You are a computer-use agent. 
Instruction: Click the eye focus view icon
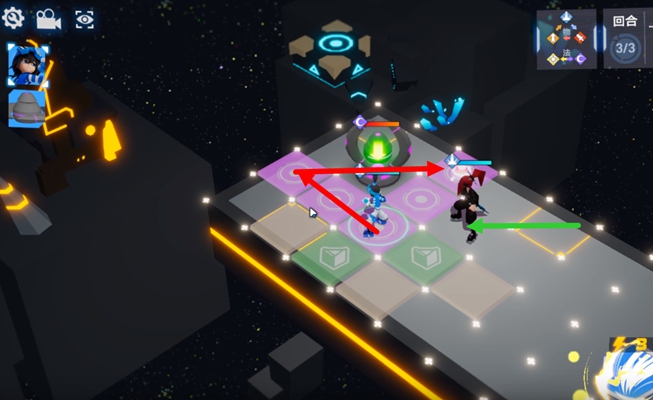coord(84,18)
